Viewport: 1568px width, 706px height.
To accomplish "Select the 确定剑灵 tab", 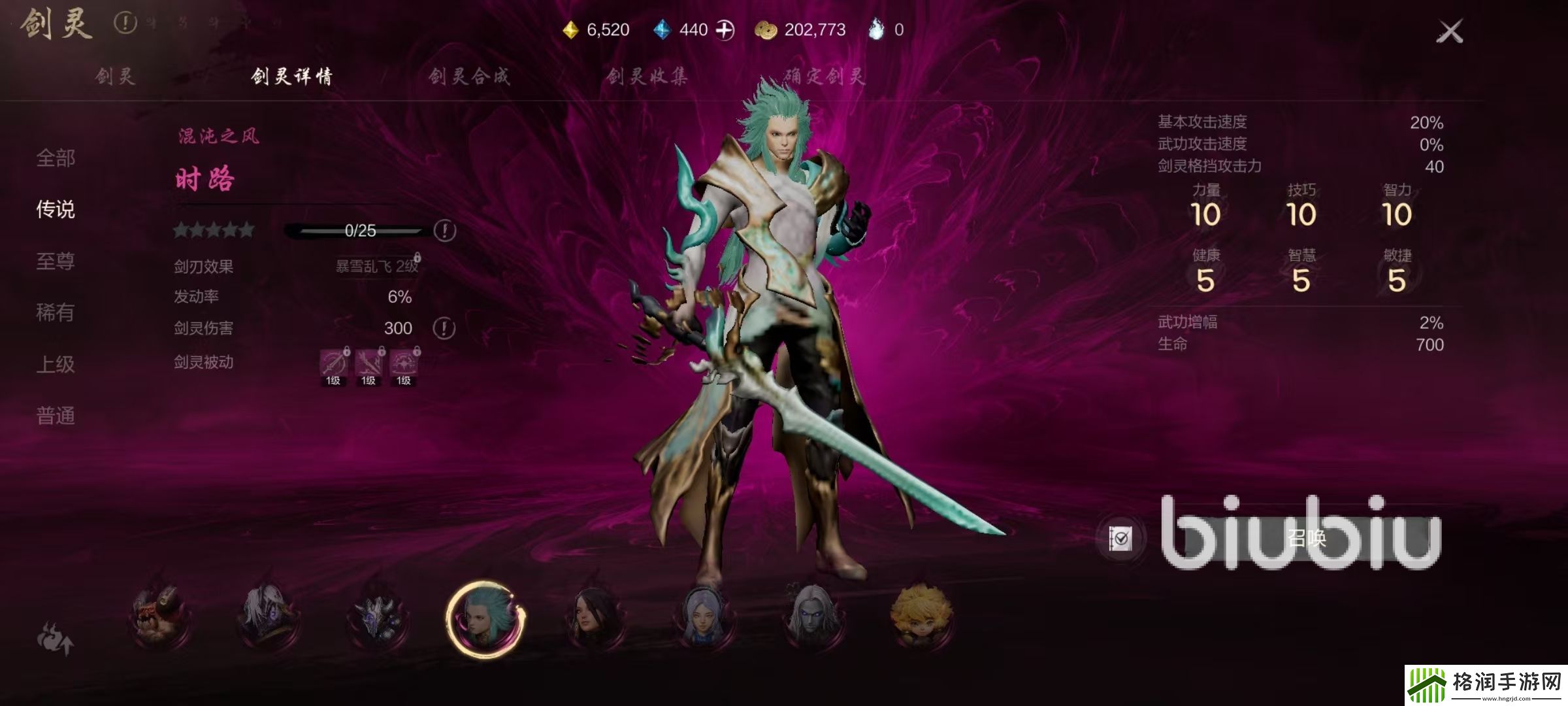I will (825, 76).
